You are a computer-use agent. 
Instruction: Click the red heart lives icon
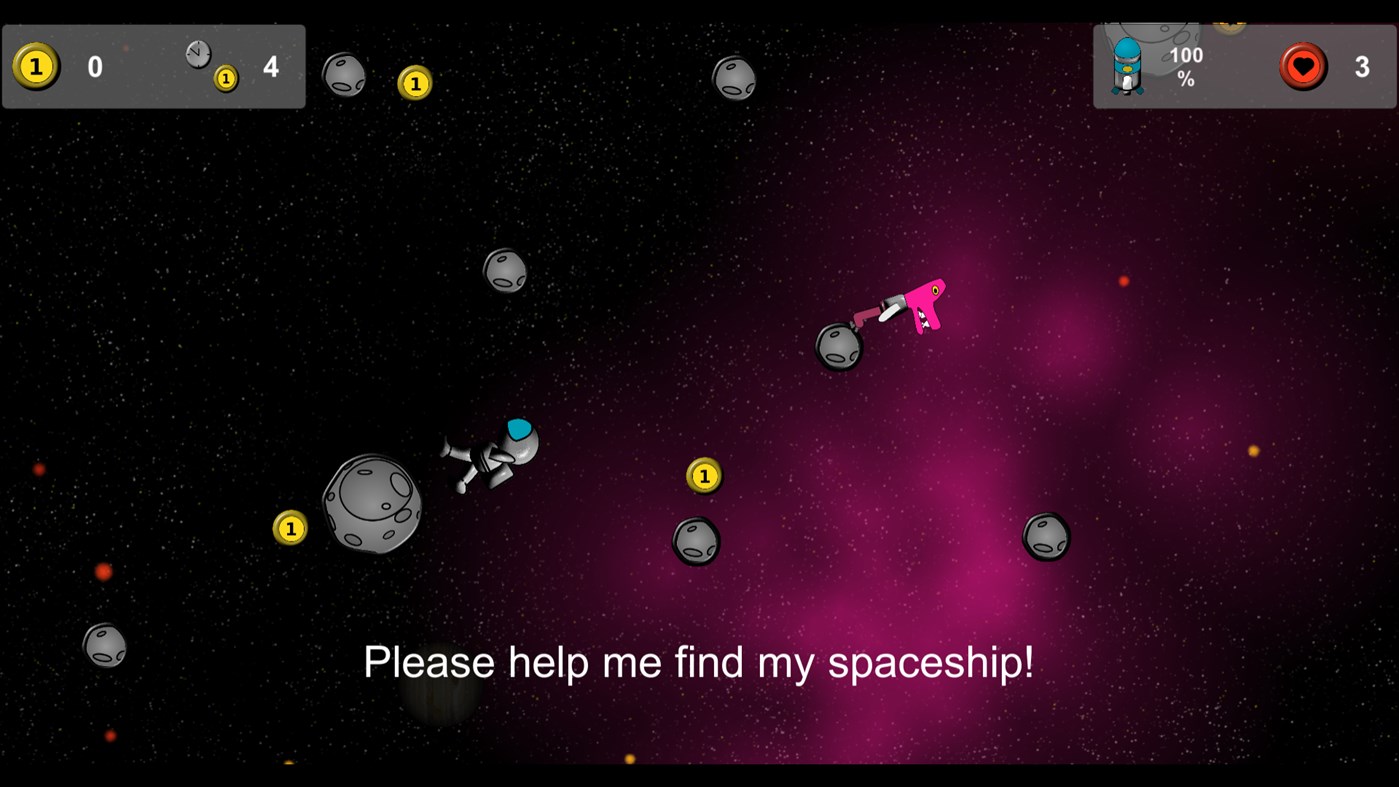pos(1304,67)
